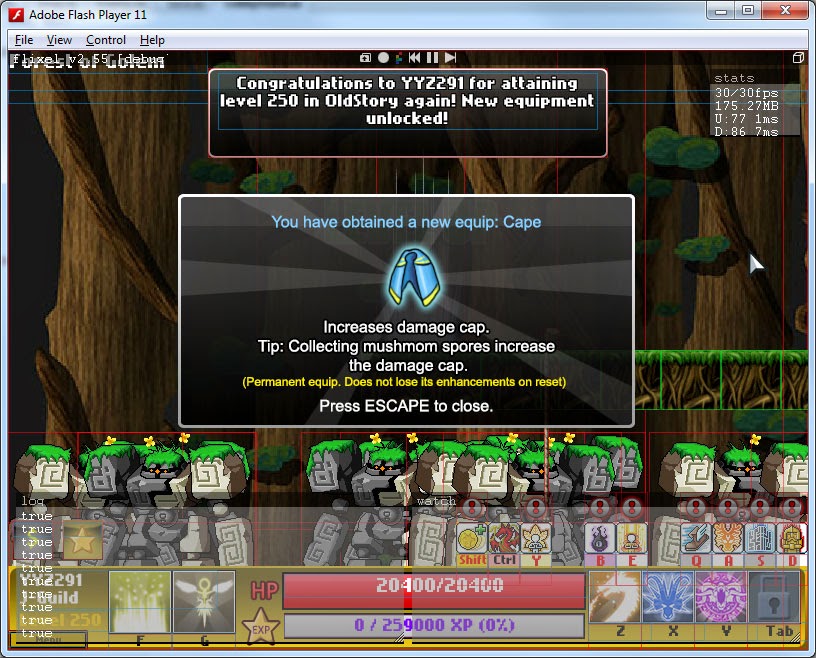Viewport: 816px width, 658px height.
Task: Step forward in the debugger controls
Action: 451,58
